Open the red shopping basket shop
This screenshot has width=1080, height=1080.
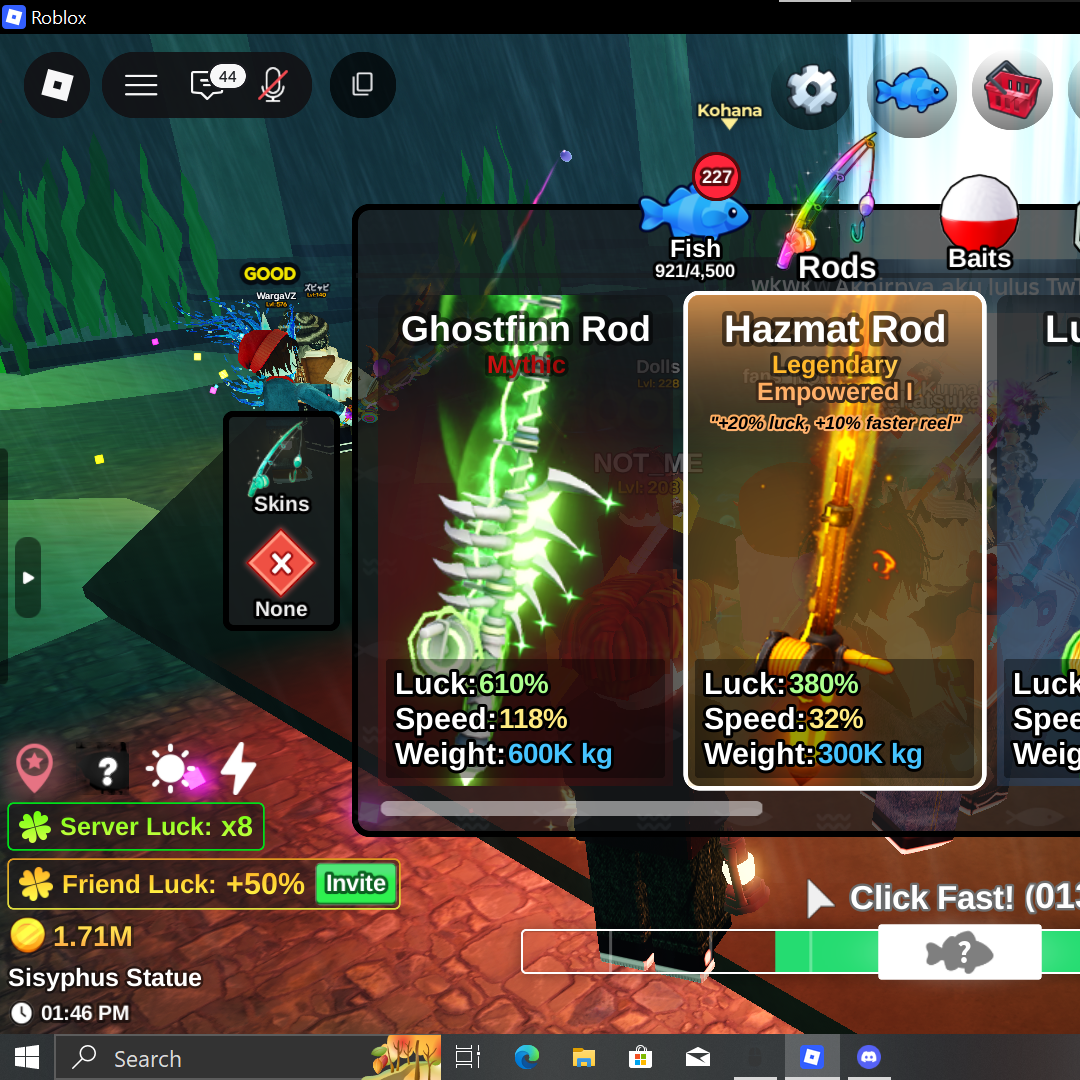click(1011, 92)
